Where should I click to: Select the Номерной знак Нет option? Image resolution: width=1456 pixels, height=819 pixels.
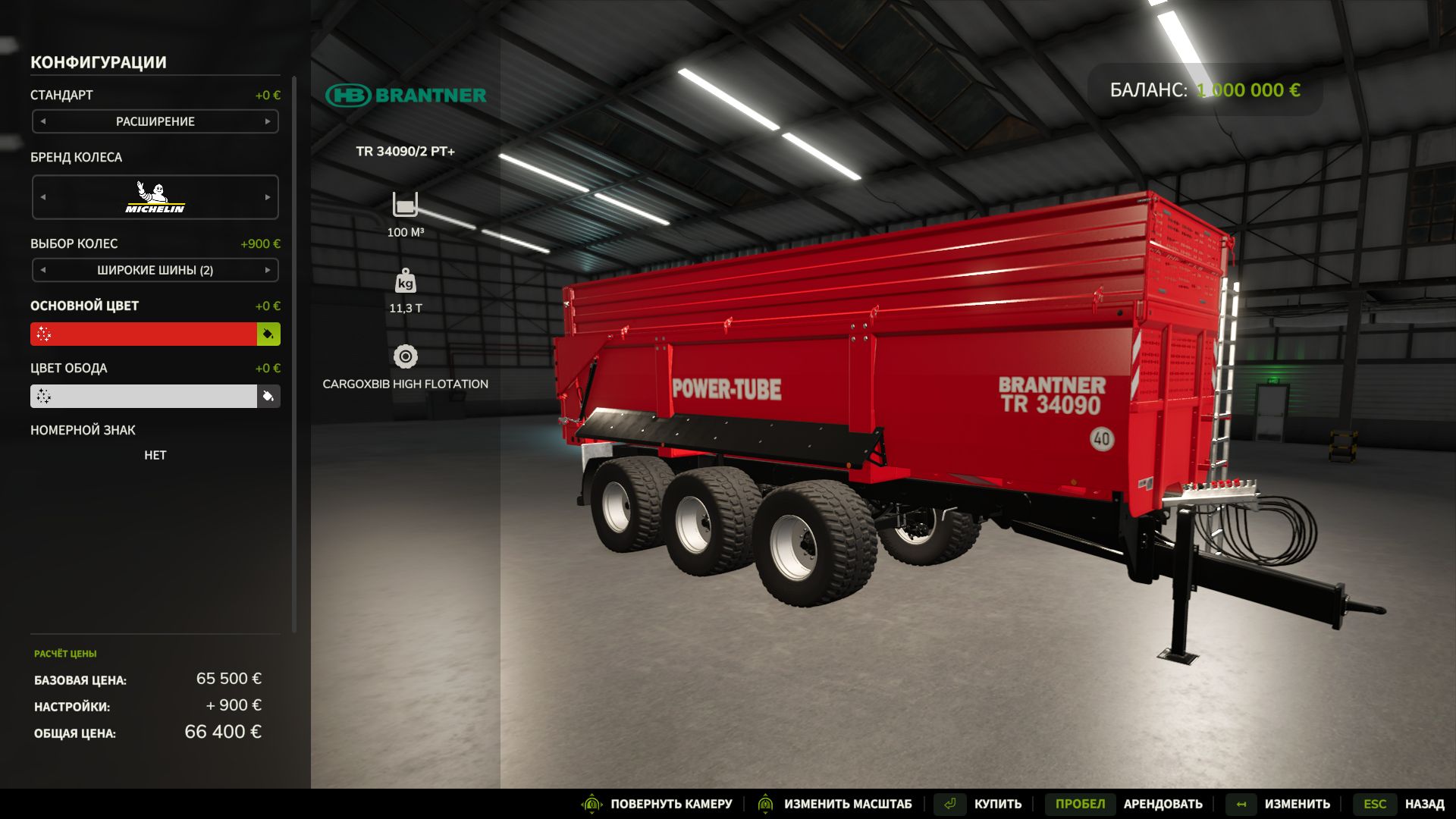pos(155,455)
